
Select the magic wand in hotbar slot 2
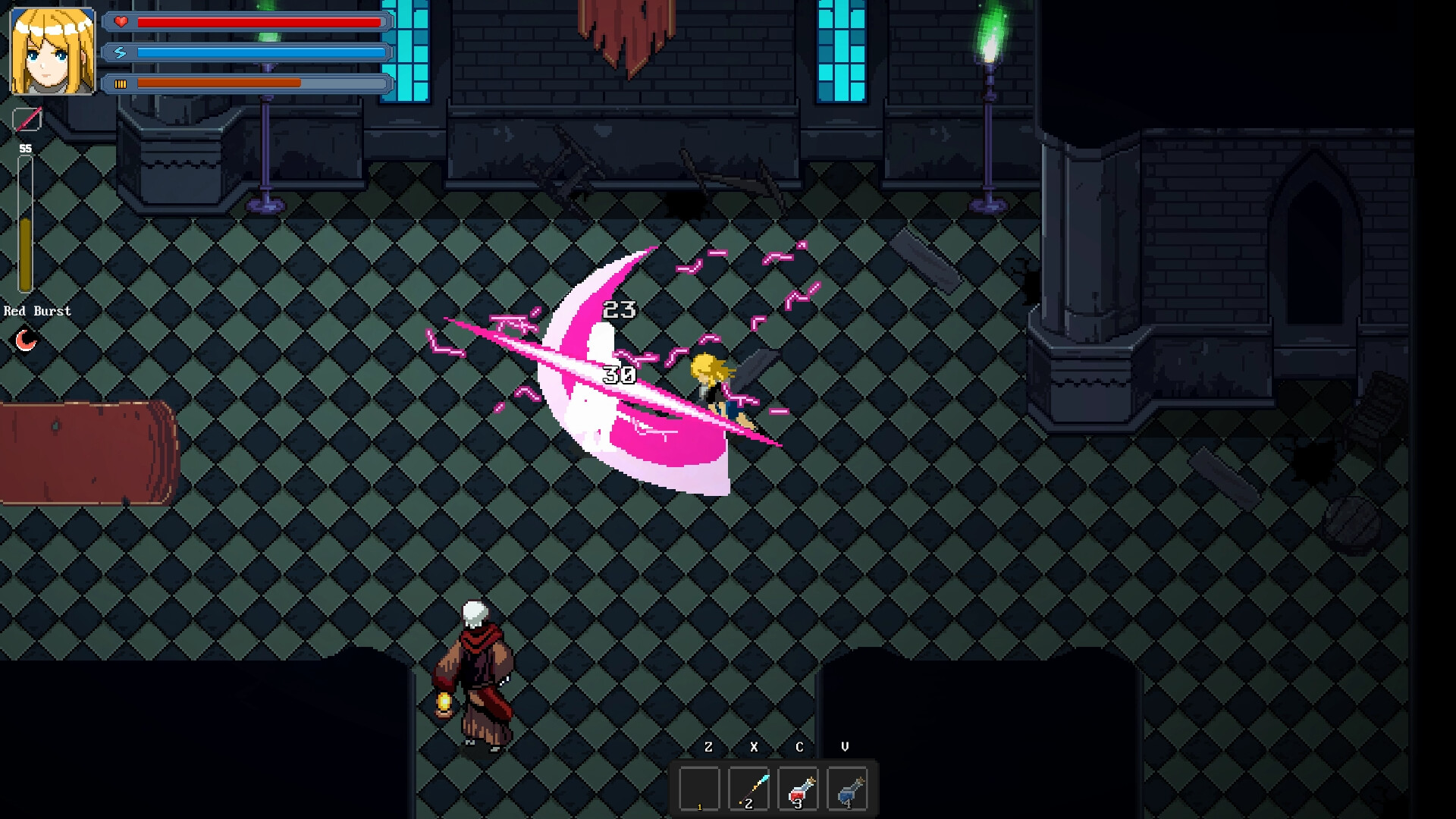pyautogui.click(x=748, y=787)
